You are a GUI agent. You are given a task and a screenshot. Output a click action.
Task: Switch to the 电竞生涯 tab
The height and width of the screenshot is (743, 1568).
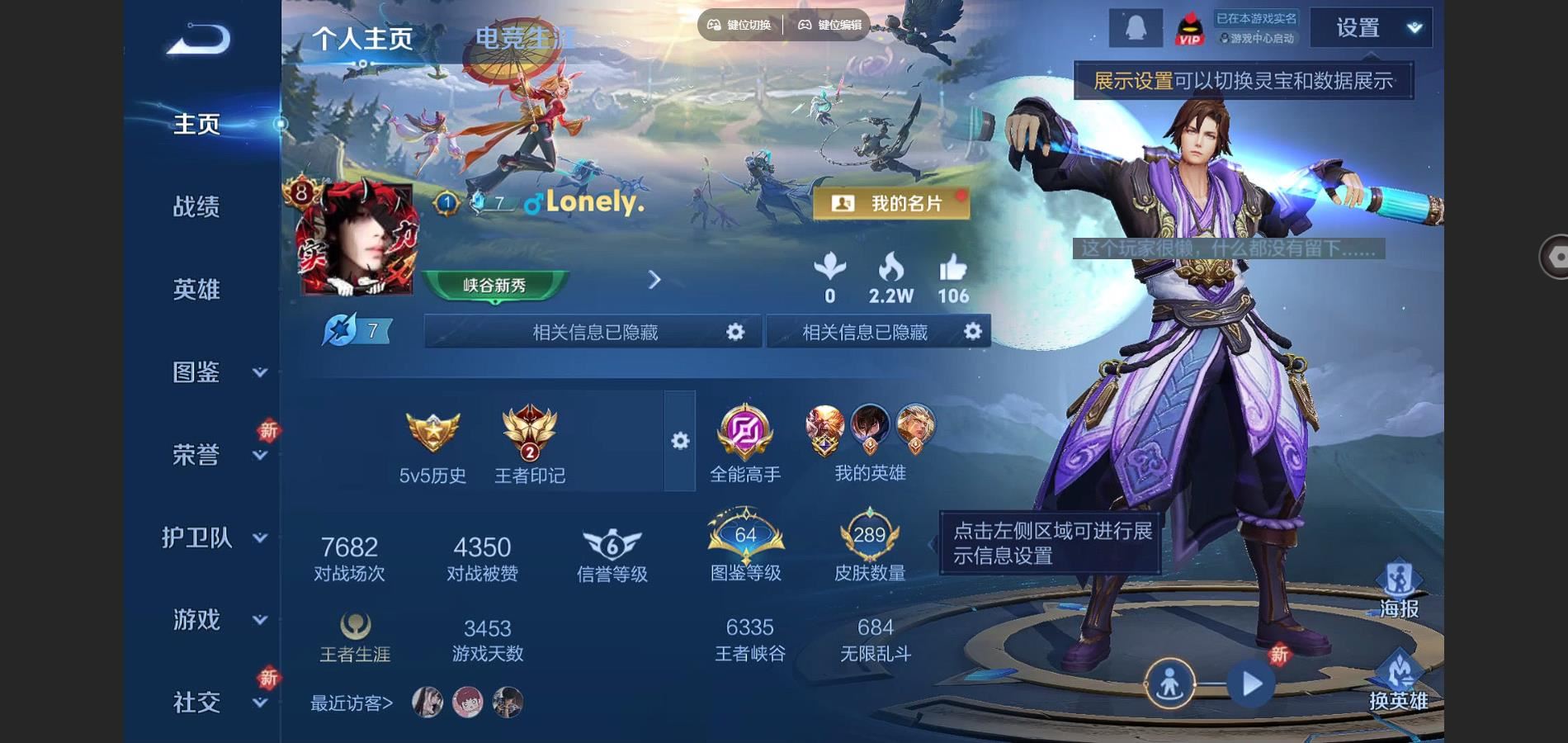(x=525, y=38)
